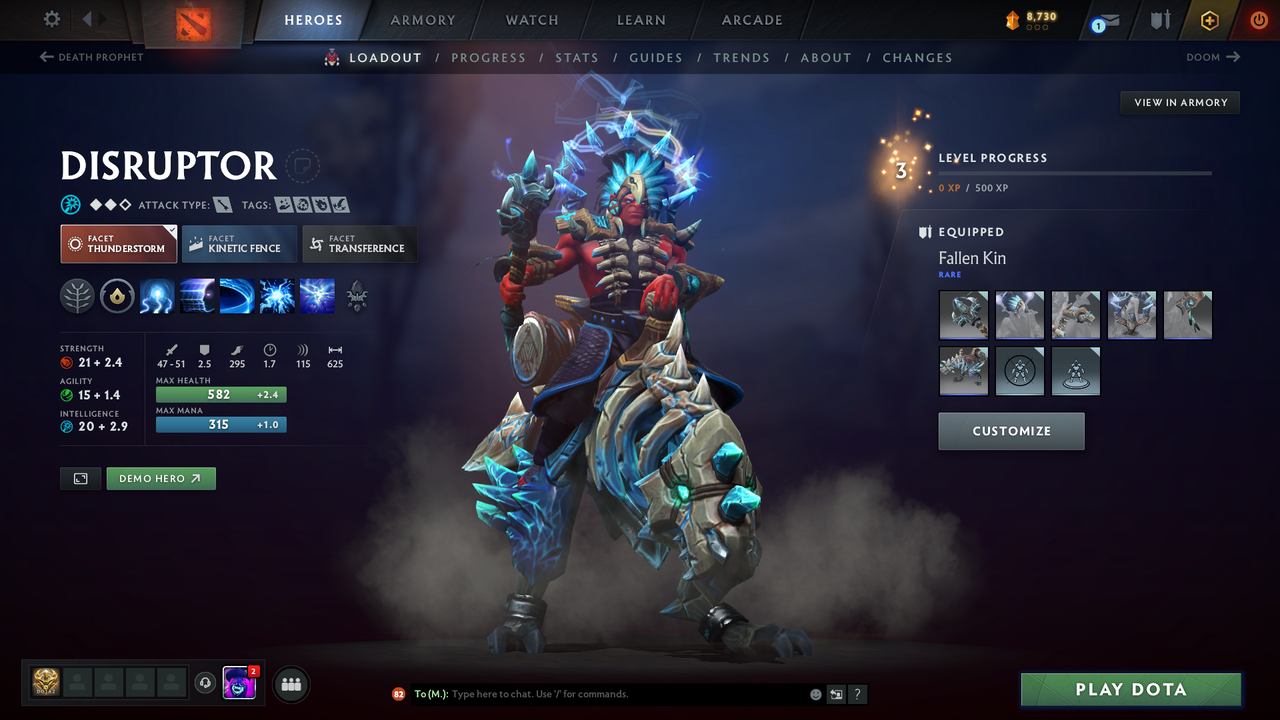
Task: Click the hero level progress bar
Action: tap(1075, 172)
